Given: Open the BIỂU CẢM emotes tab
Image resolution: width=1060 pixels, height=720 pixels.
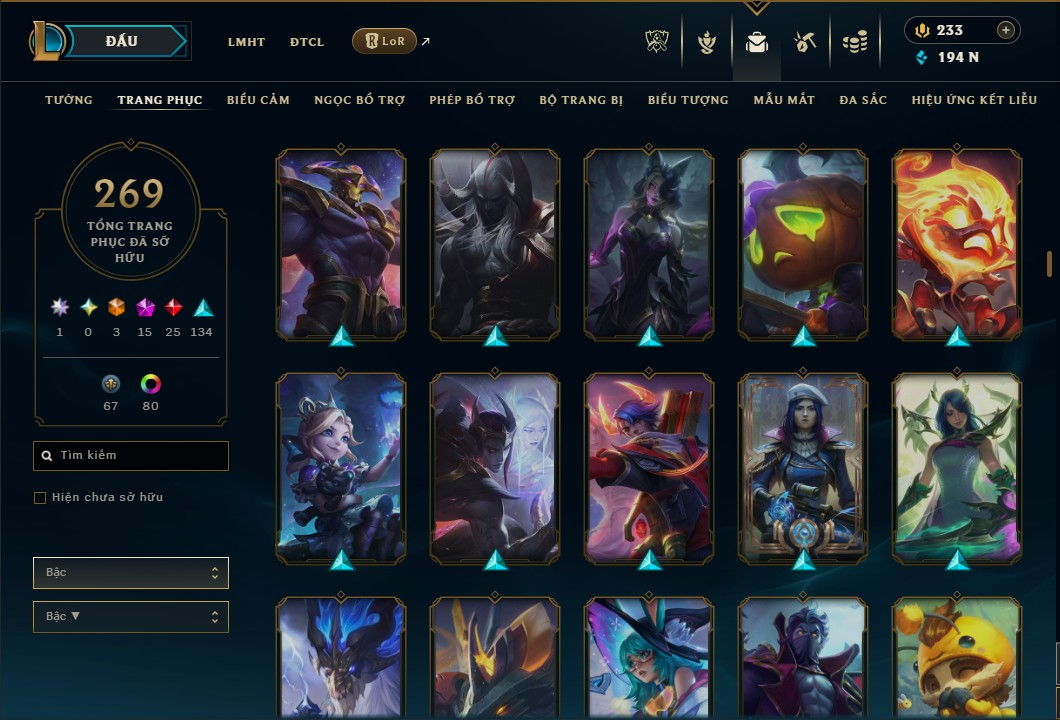Looking at the screenshot, I should (x=258, y=100).
